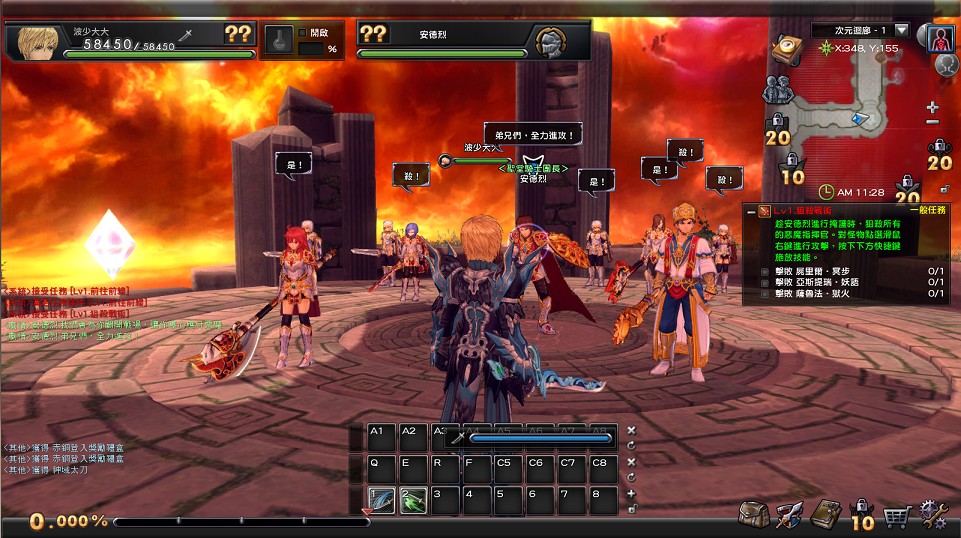Click the compass book icon beside minimap
Viewport: 961px width, 538px height.
(785, 49)
